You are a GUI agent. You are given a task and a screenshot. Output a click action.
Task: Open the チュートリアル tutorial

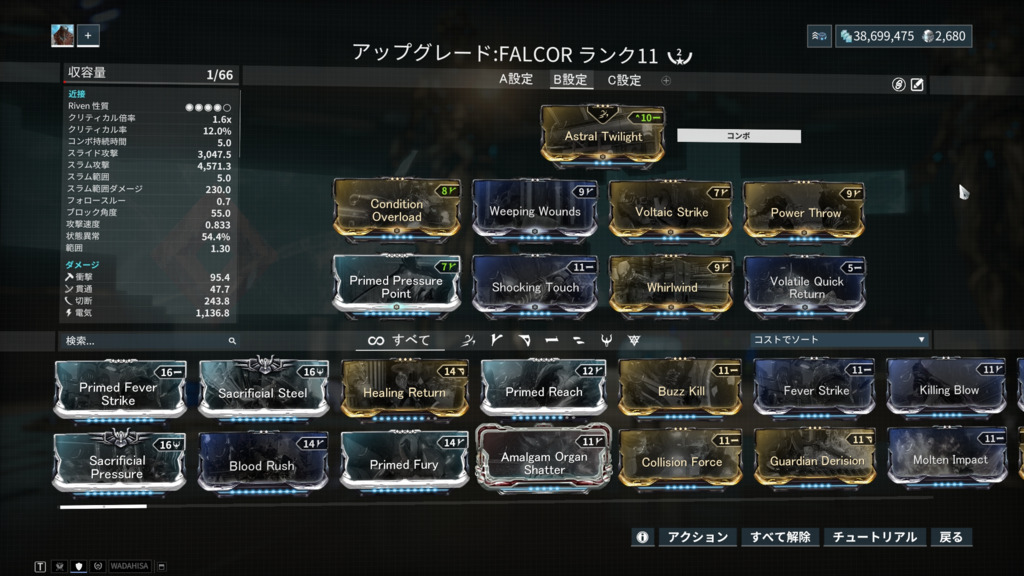(874, 537)
